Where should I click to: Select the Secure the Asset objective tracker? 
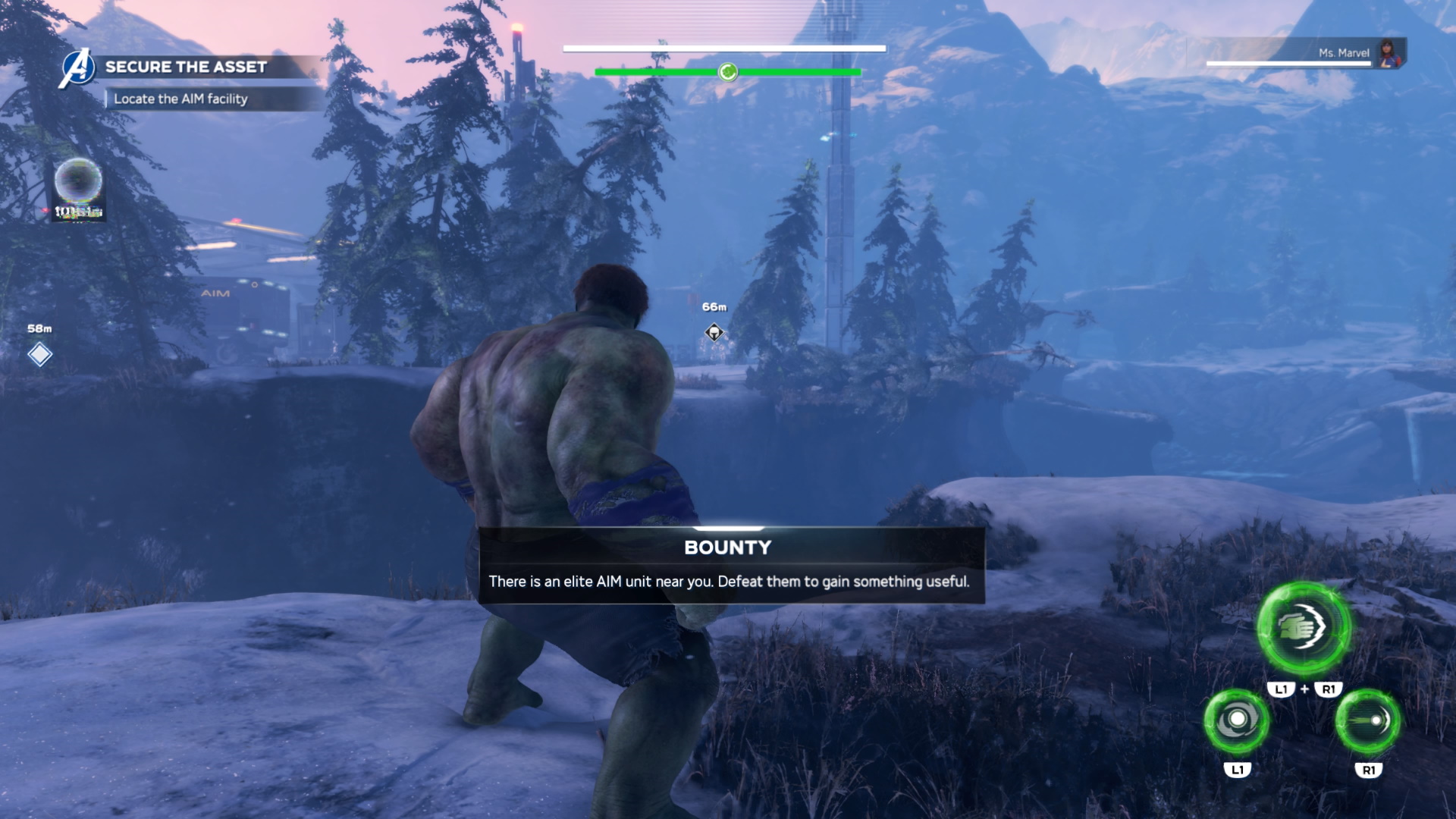tap(186, 67)
